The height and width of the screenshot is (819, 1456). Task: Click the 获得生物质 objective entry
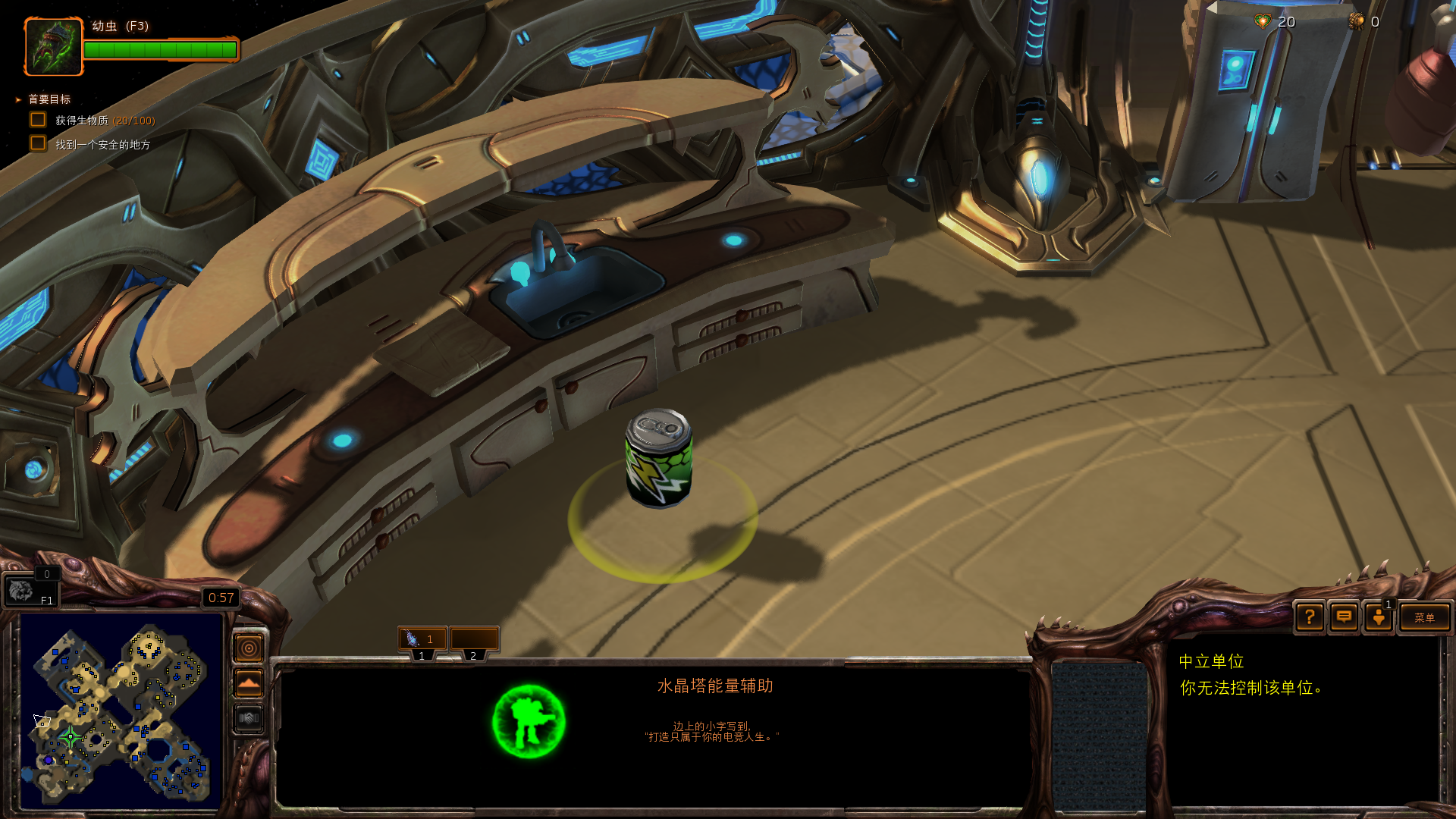tap(105, 121)
